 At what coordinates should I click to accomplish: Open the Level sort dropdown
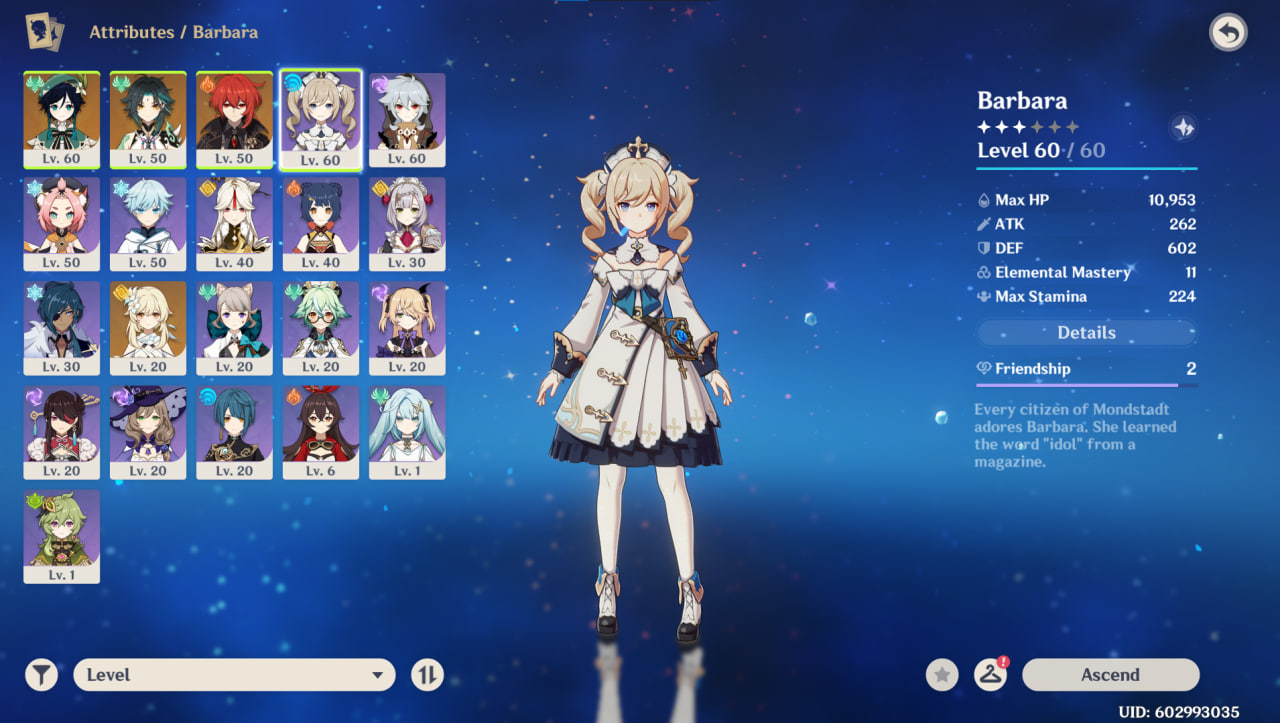tap(234, 675)
